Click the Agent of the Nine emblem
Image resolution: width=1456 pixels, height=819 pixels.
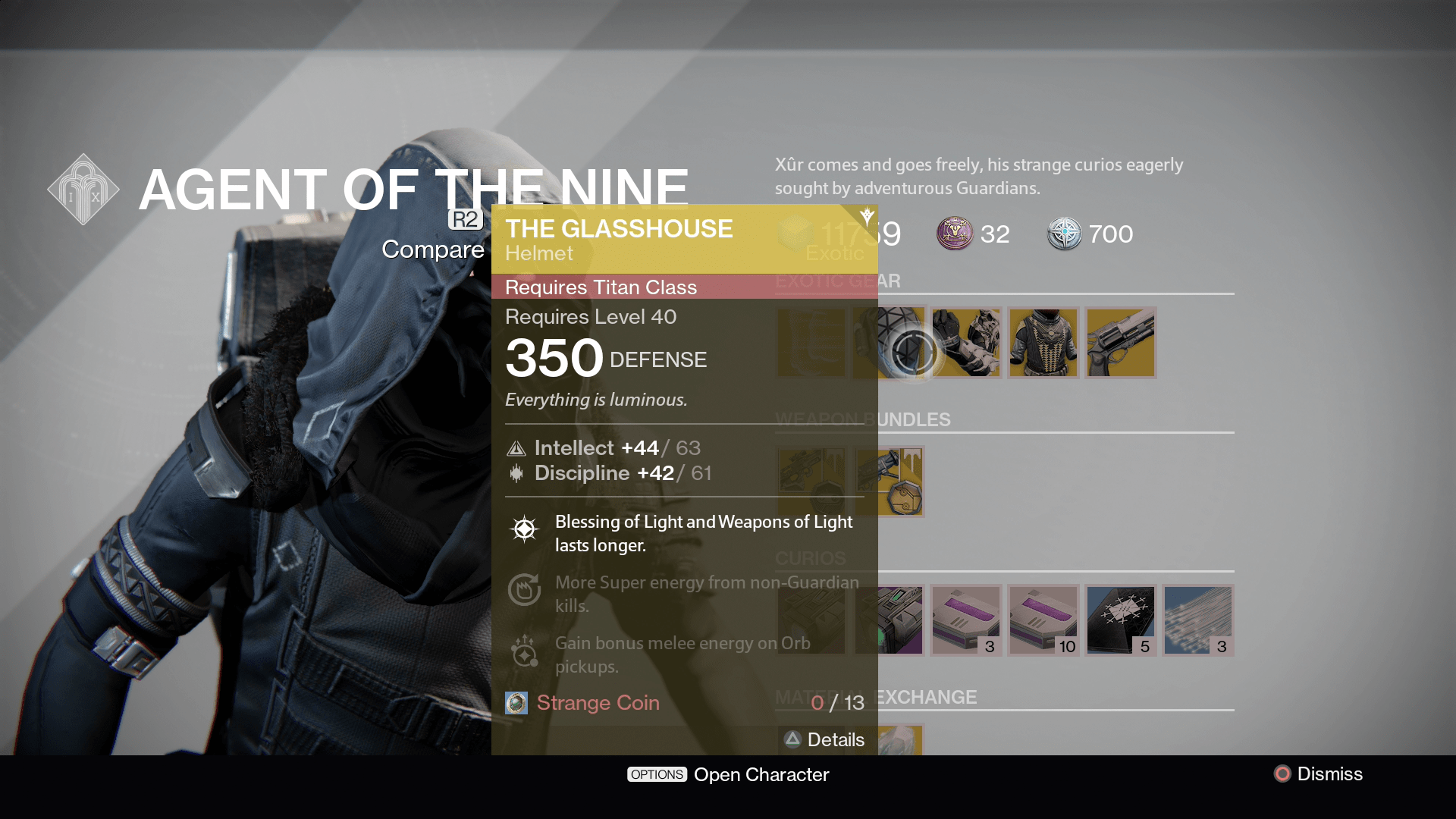coord(82,187)
